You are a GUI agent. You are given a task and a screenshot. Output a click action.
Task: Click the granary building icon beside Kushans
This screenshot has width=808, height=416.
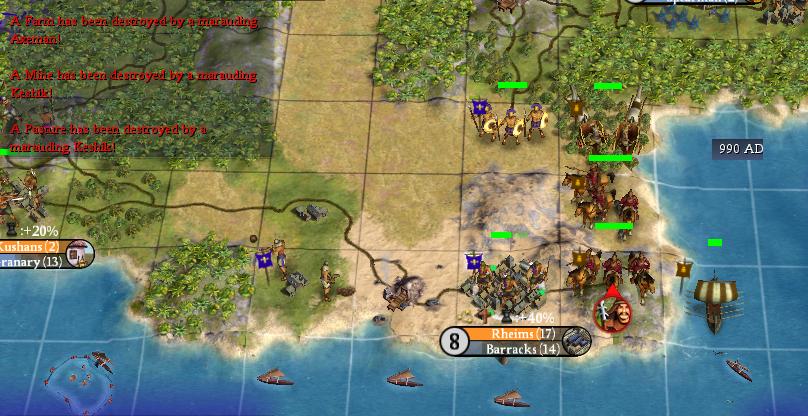[x=81, y=254]
